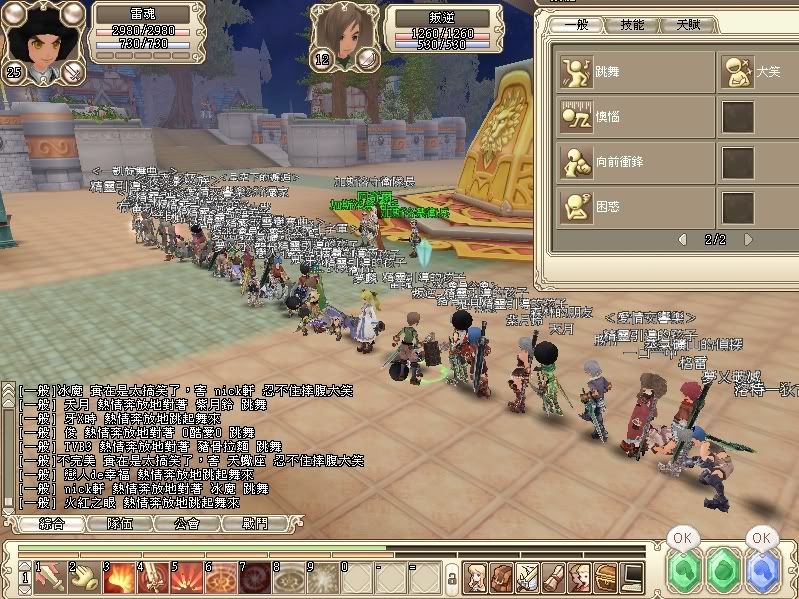Open the 隊伍 party chat tab
This screenshot has width=799, height=599.
[x=120, y=523]
